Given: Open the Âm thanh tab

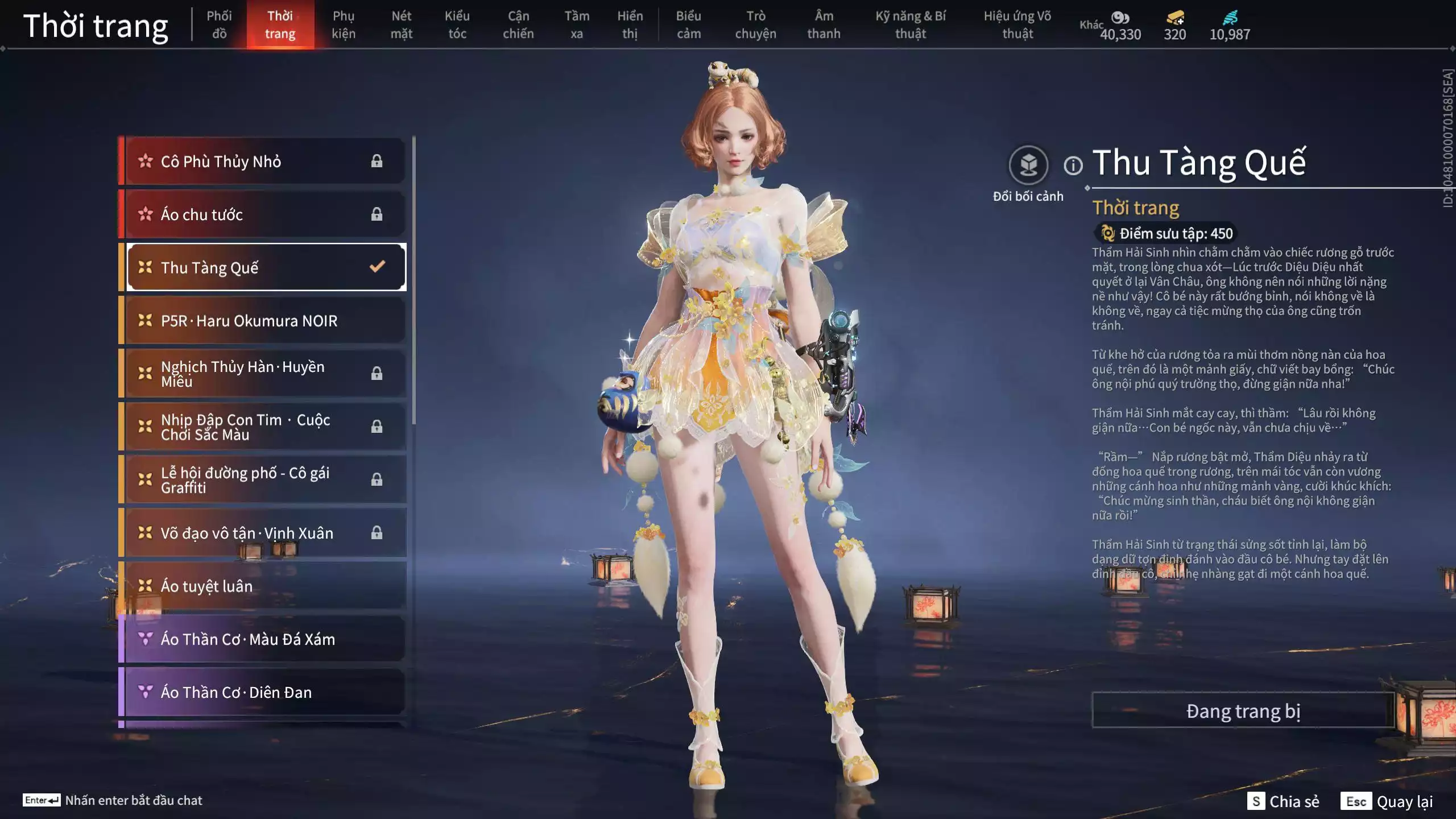Looking at the screenshot, I should tap(824, 25).
